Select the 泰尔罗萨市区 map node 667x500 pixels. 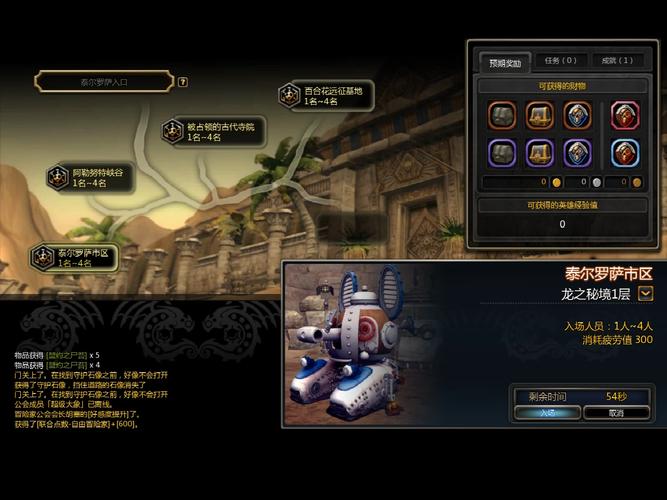point(74,257)
